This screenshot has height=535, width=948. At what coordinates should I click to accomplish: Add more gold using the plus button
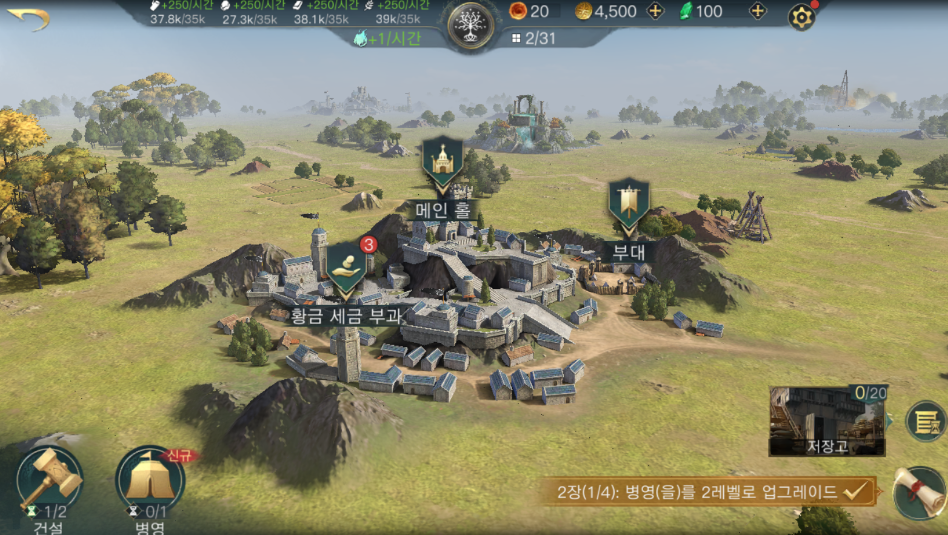click(x=656, y=12)
